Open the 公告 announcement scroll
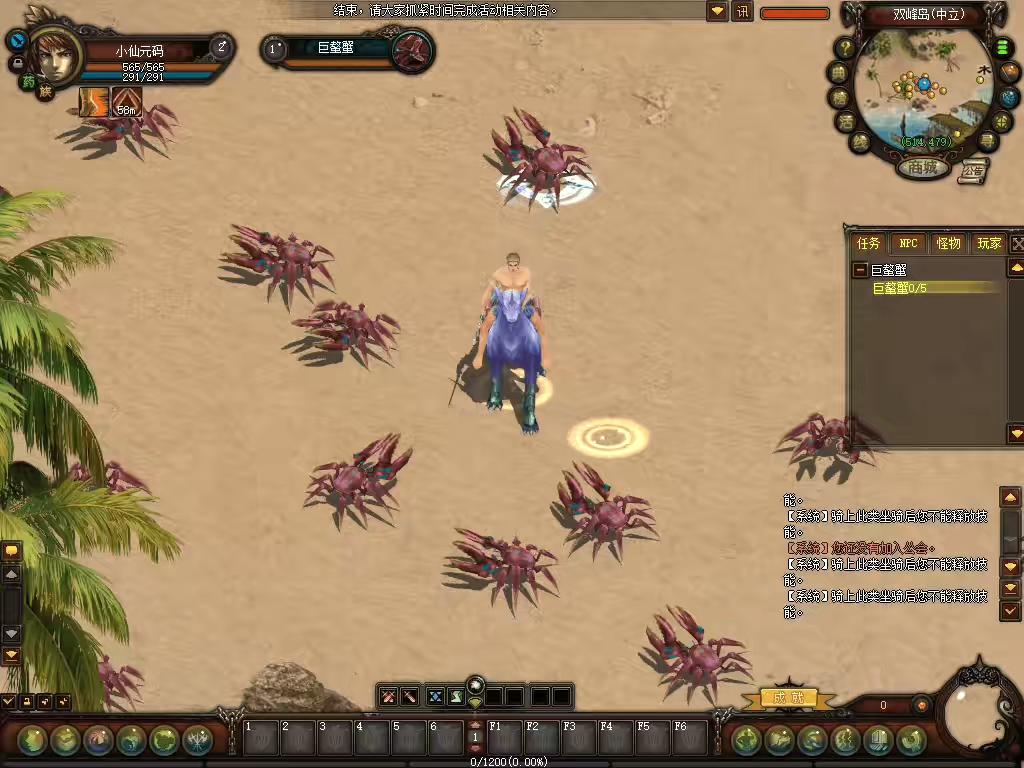1024x768 pixels. 972,171
